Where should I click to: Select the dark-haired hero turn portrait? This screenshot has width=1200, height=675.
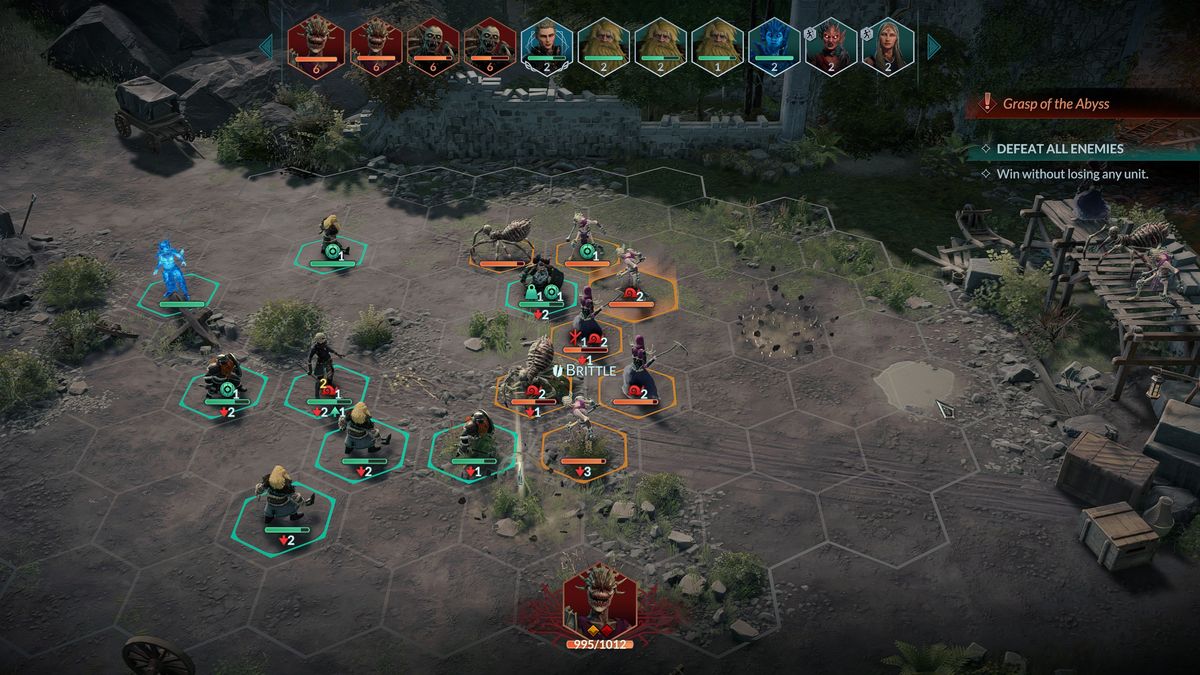click(x=546, y=45)
